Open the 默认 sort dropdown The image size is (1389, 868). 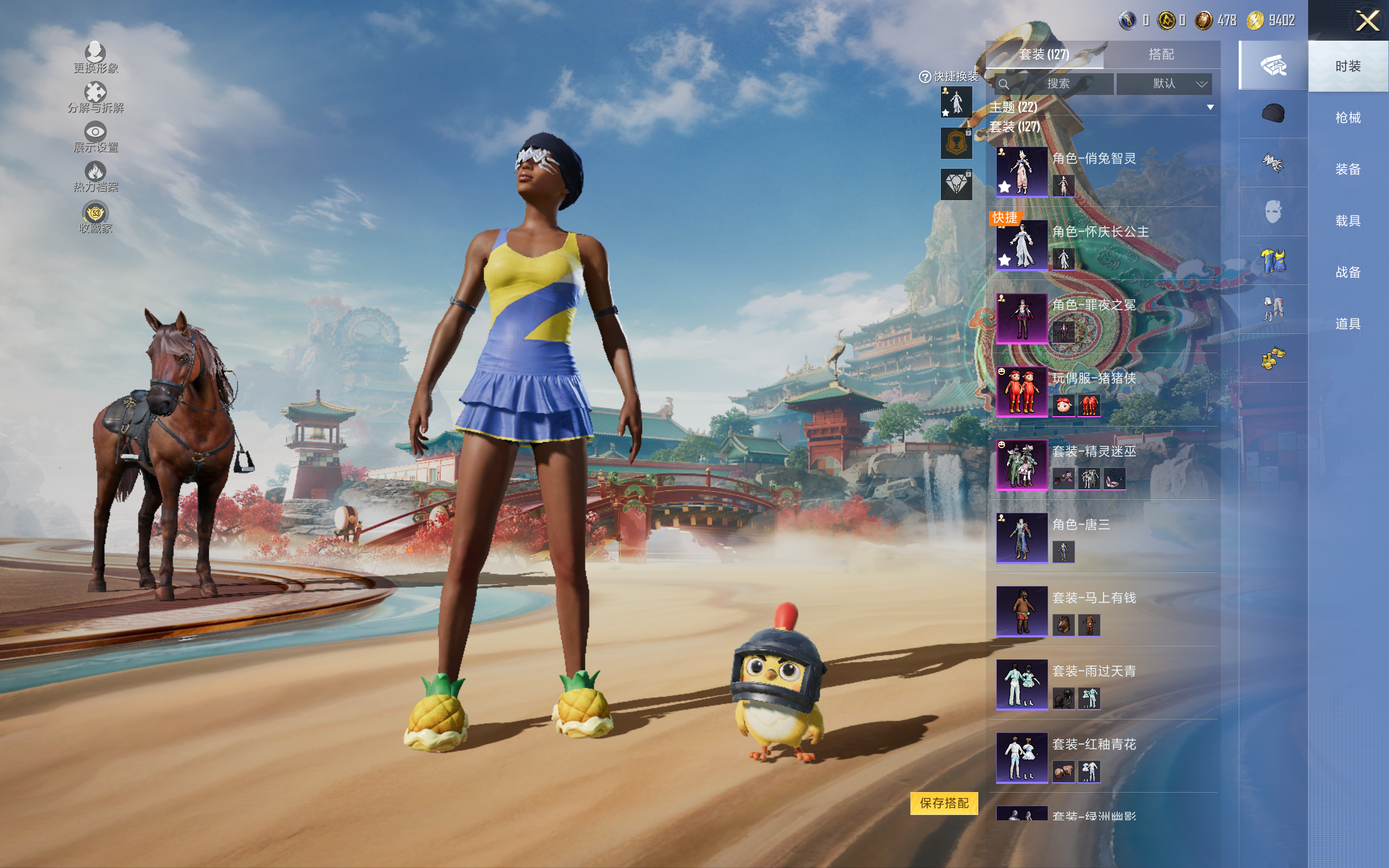1164,84
